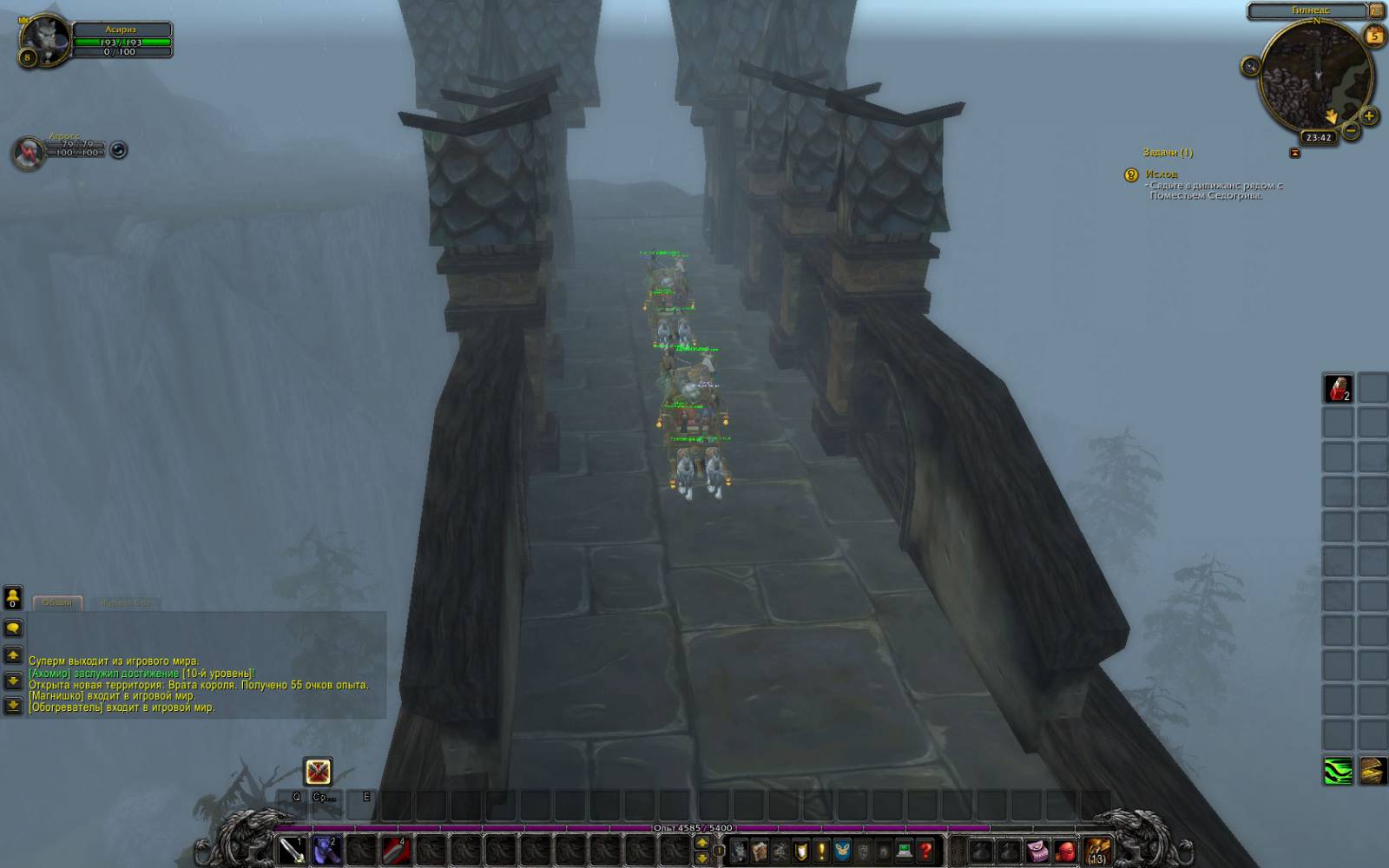Open the calendar button showing 5
Viewport: 1389px width, 868px height.
point(1374,36)
